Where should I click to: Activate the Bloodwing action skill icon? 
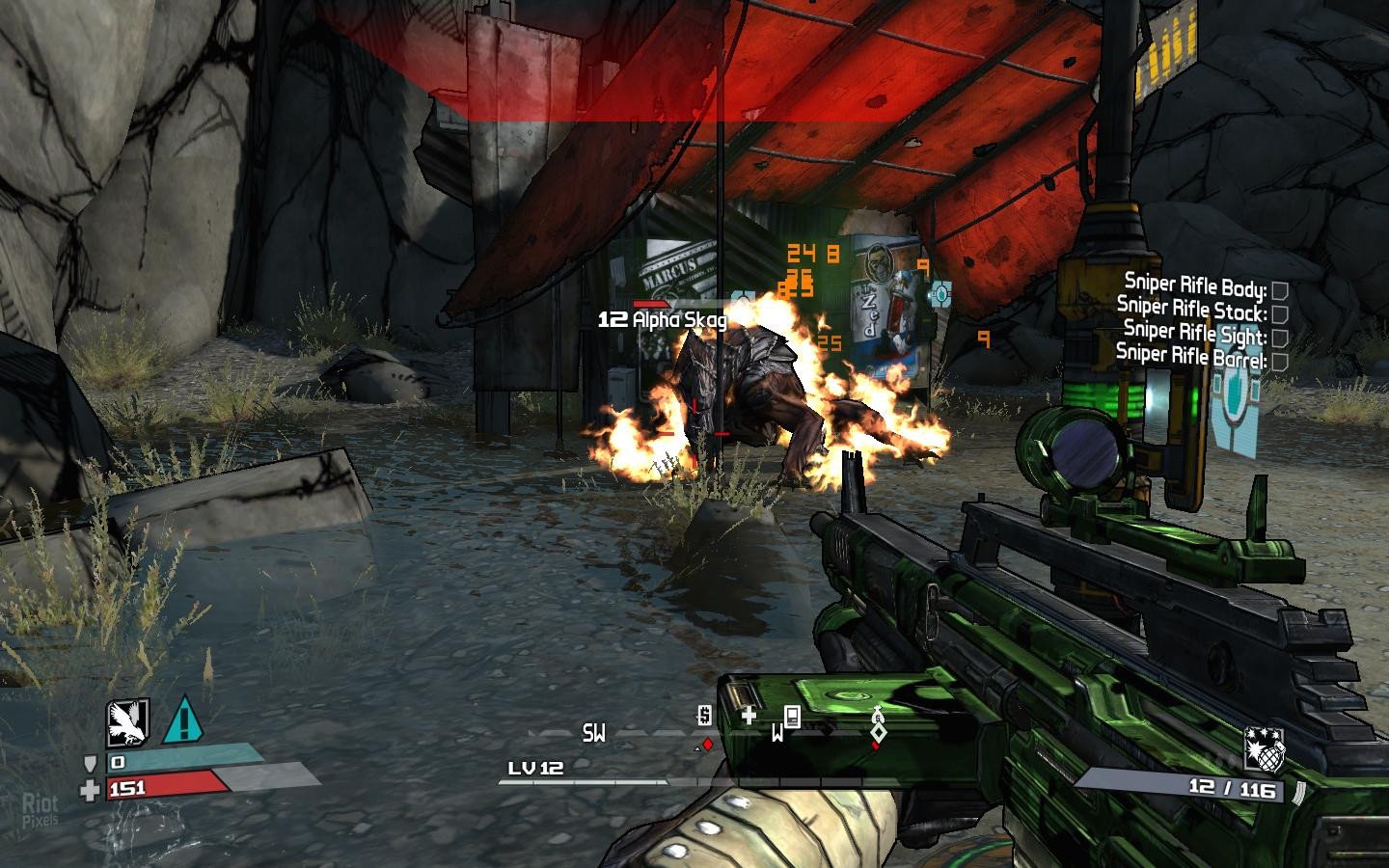pos(127,721)
